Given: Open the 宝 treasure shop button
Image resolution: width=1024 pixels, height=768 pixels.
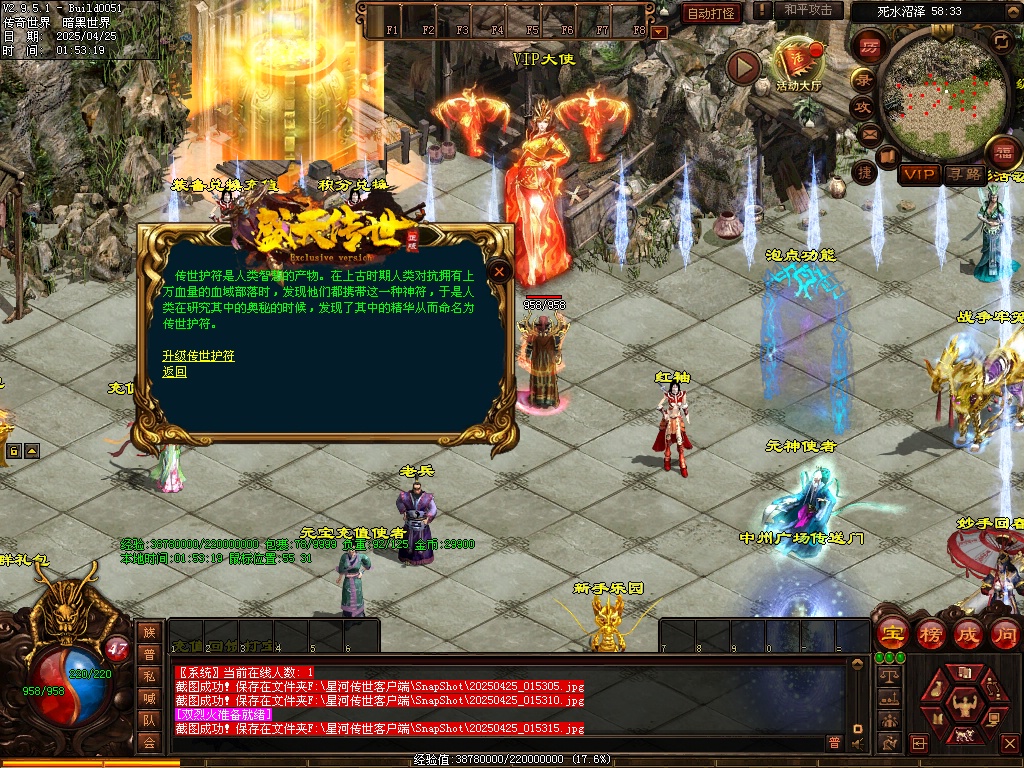Looking at the screenshot, I should pyautogui.click(x=891, y=634).
